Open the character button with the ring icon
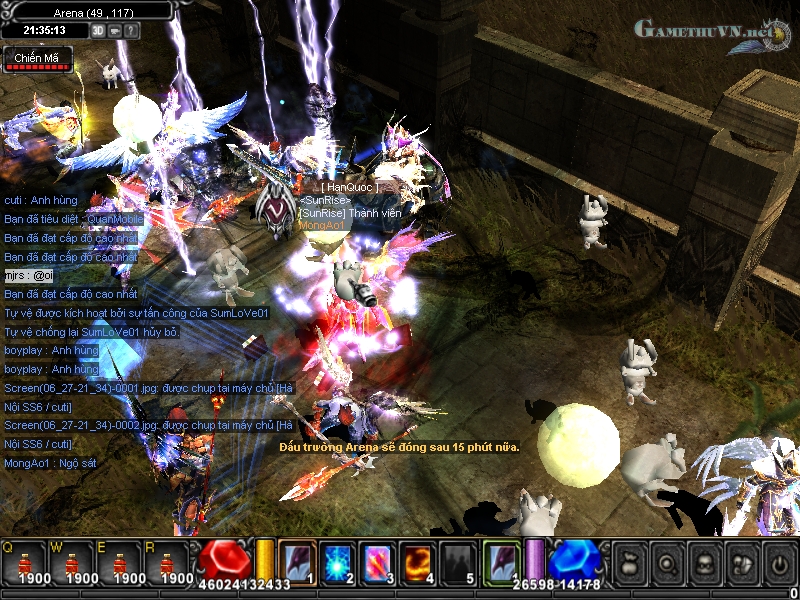 click(x=666, y=563)
